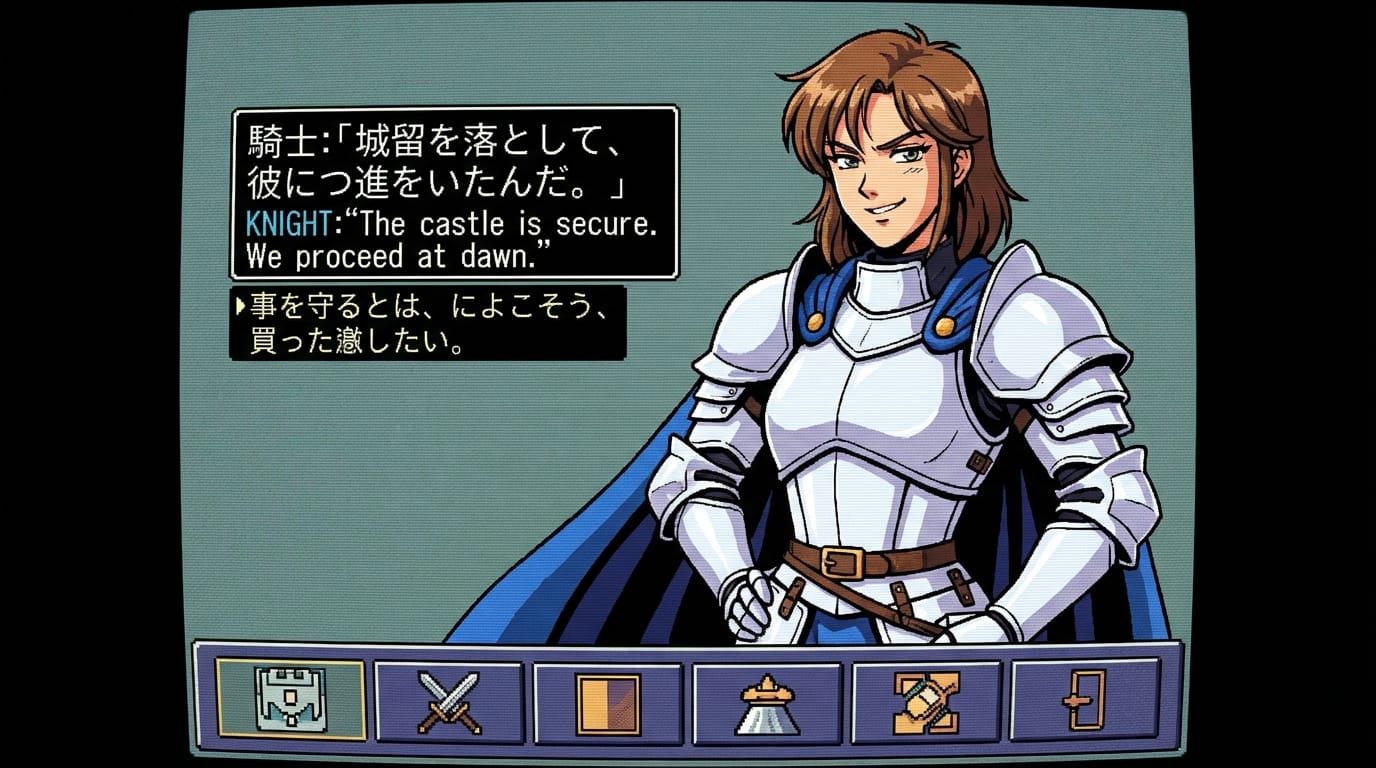The width and height of the screenshot is (1376, 768).
Task: Click the KNIGHT speaker name label
Action: (290, 225)
